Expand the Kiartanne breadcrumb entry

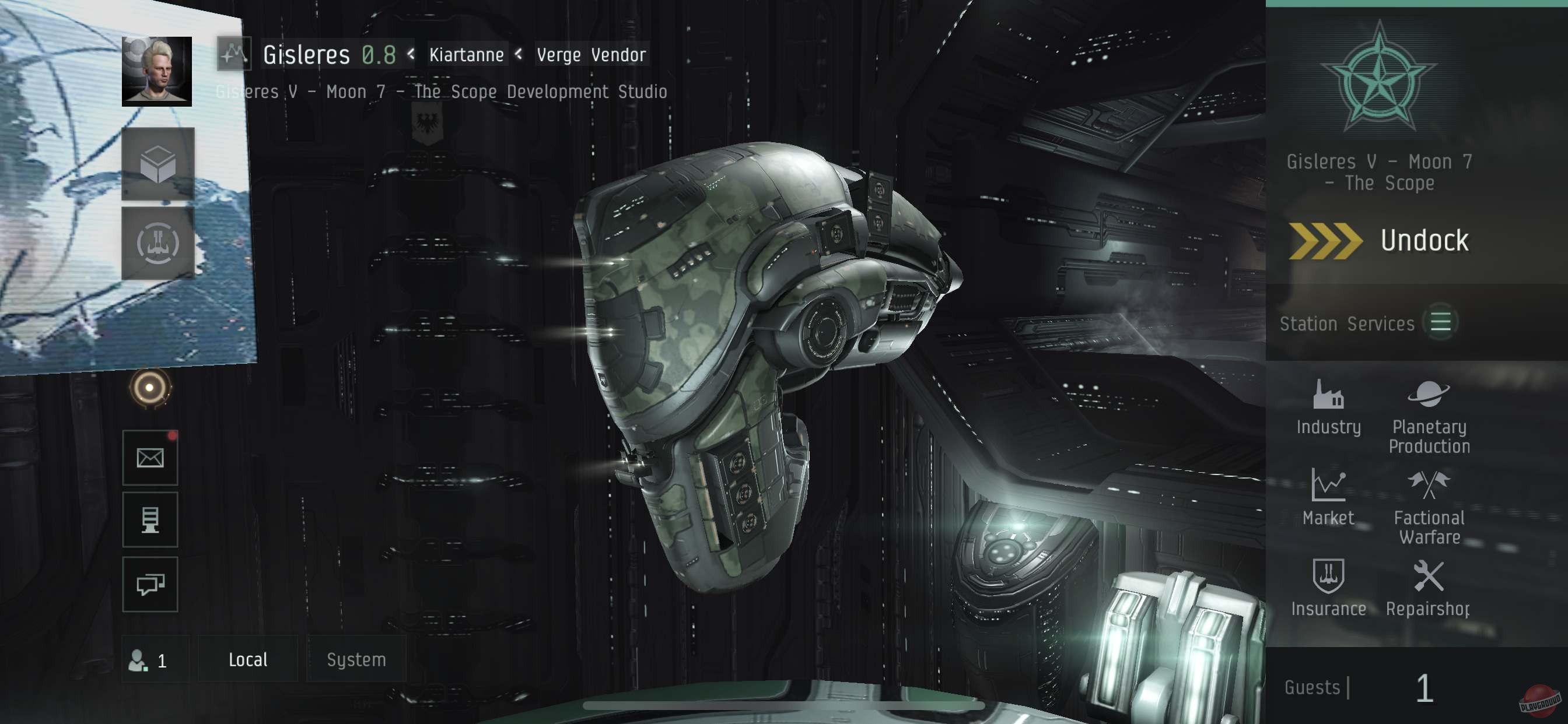pos(466,54)
